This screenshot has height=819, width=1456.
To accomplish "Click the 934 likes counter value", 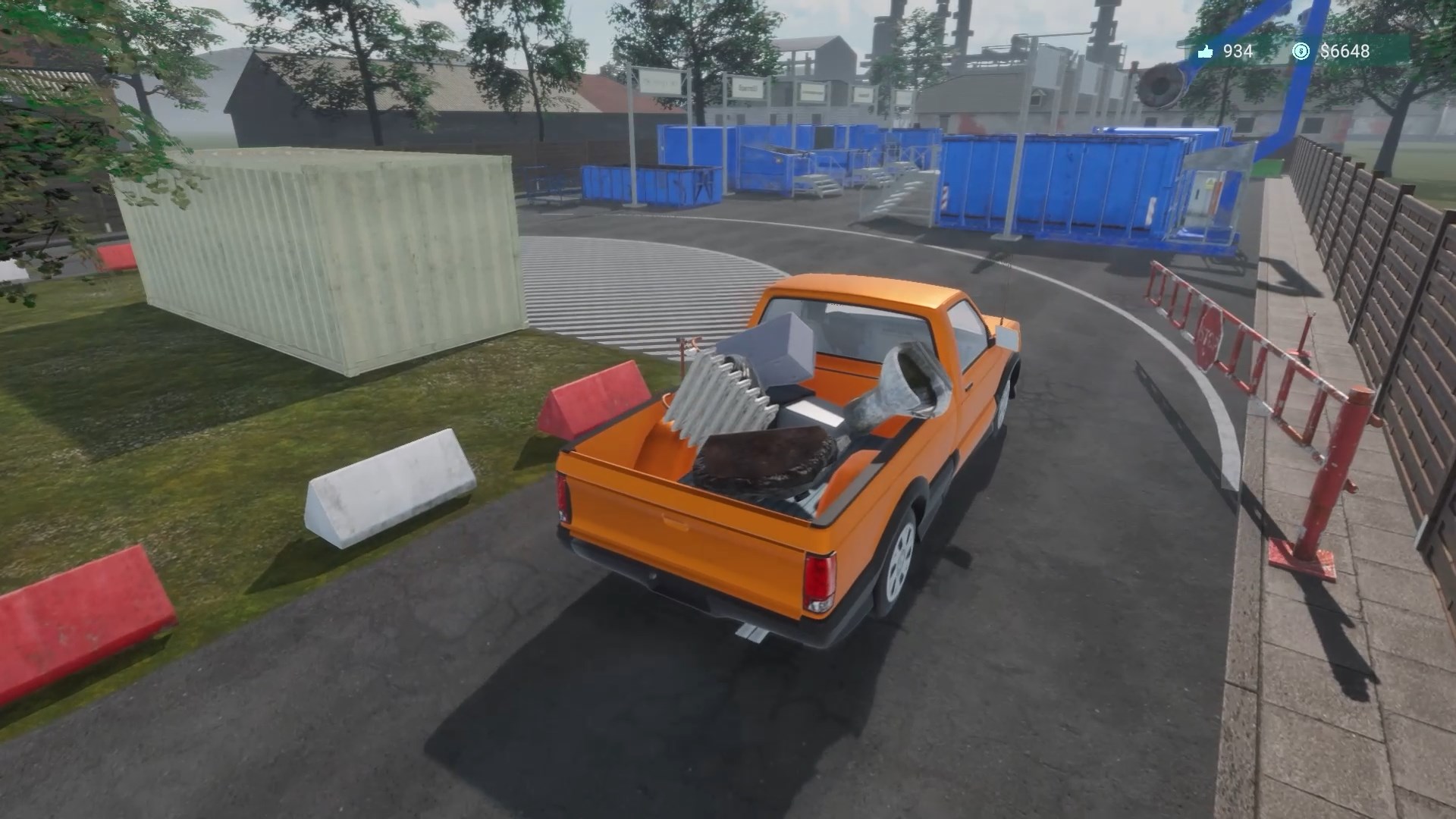I will [x=1237, y=52].
